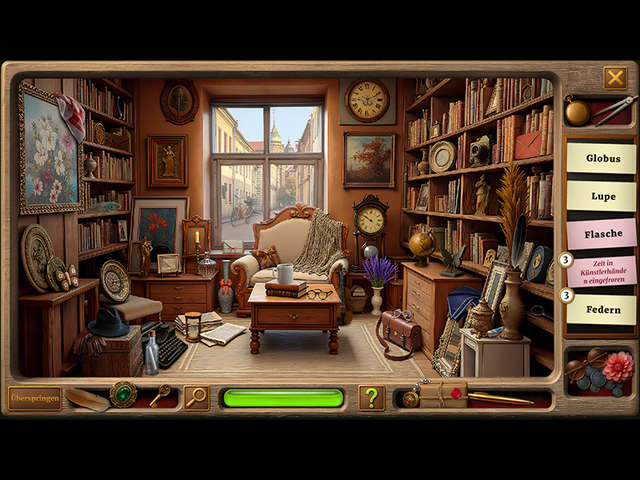Choose the Lupe item note
Image resolution: width=640 pixels, height=480 pixels.
[x=601, y=195]
